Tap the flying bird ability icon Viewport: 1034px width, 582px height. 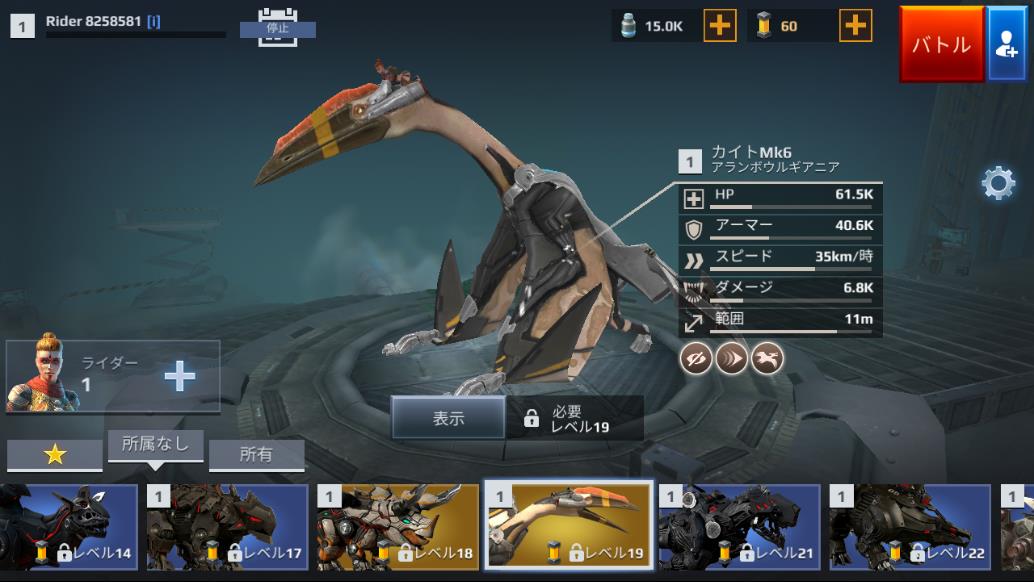click(767, 358)
